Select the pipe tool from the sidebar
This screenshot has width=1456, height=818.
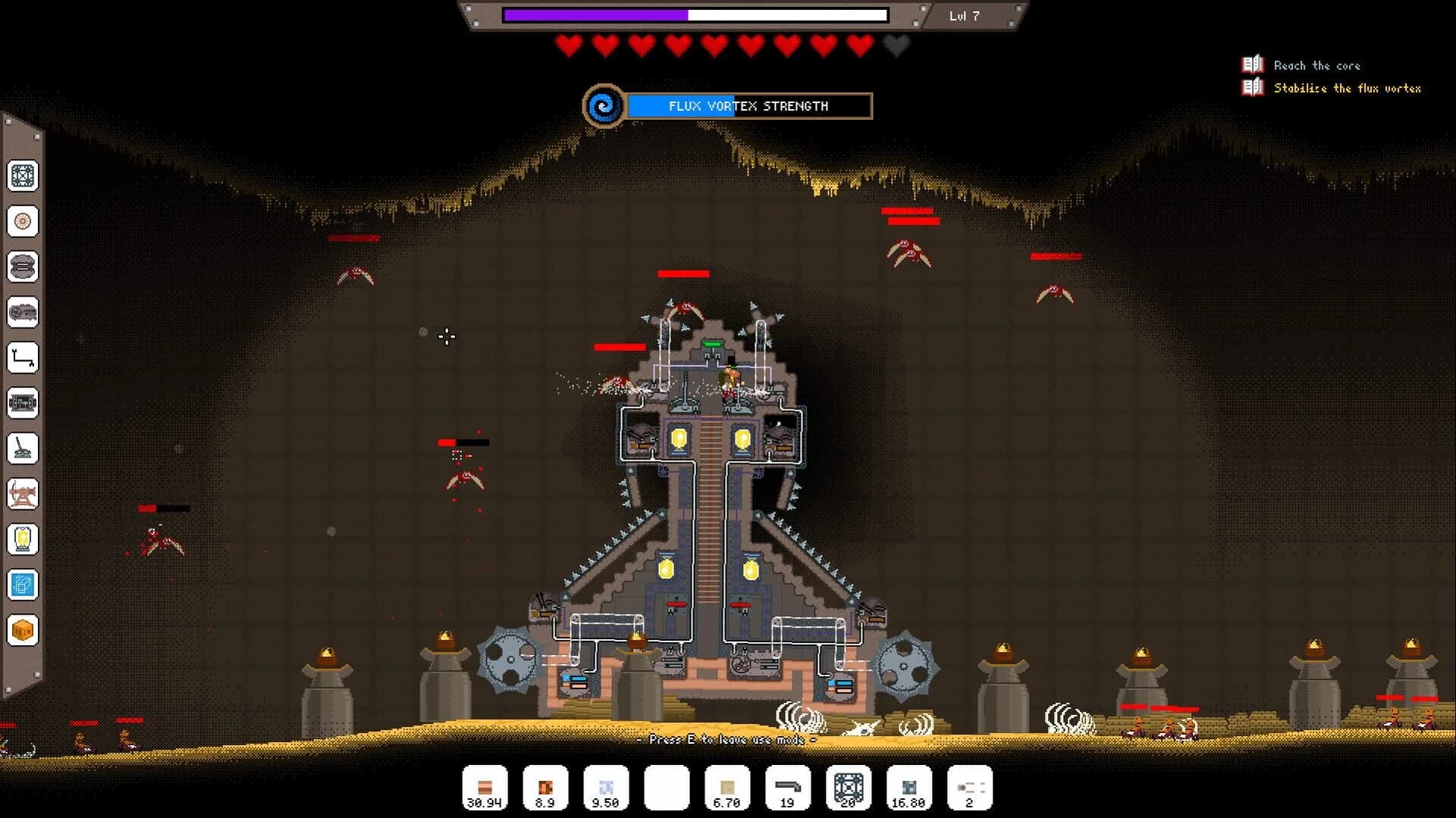(24, 359)
